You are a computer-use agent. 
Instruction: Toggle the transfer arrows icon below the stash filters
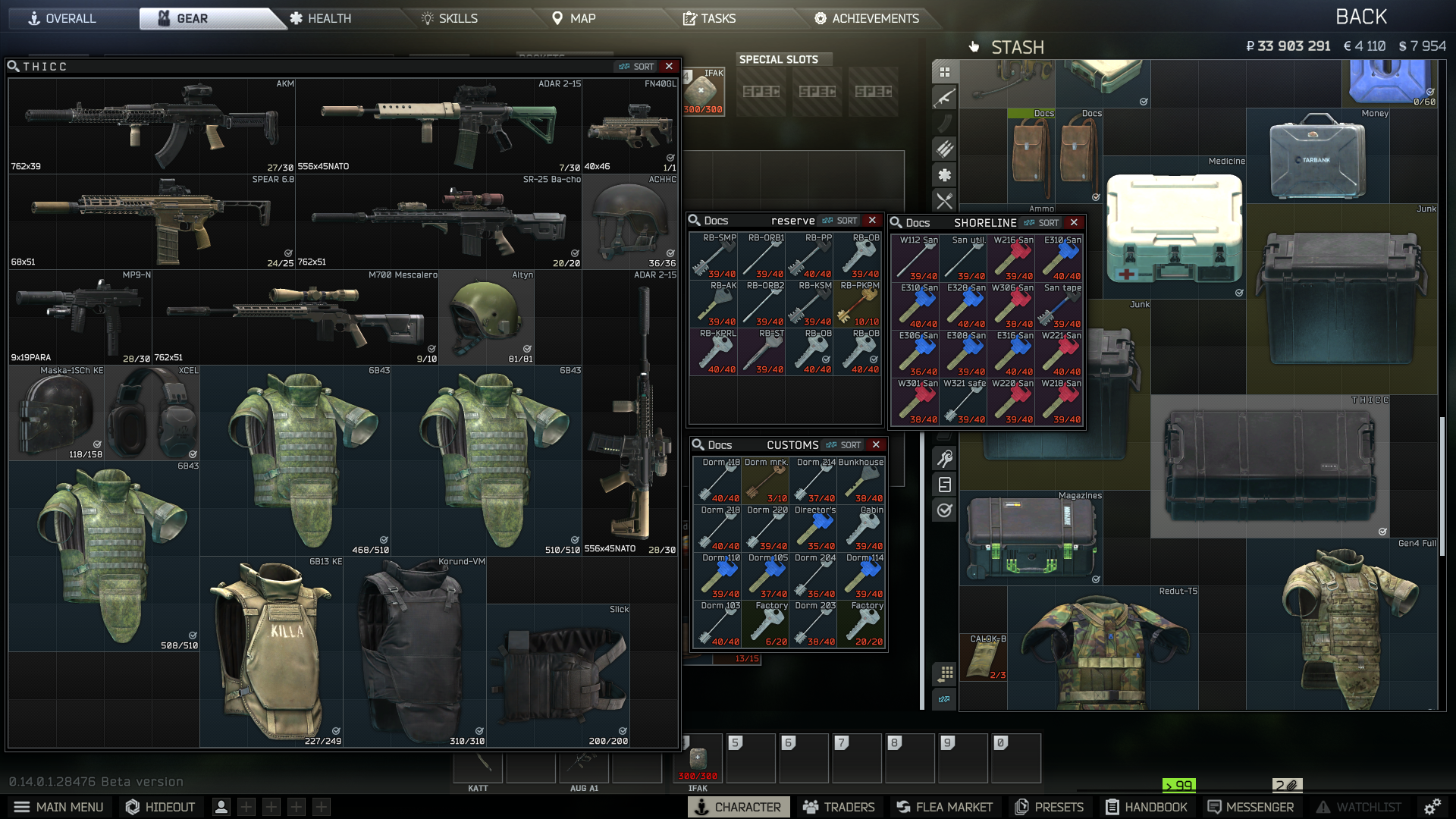tap(943, 698)
